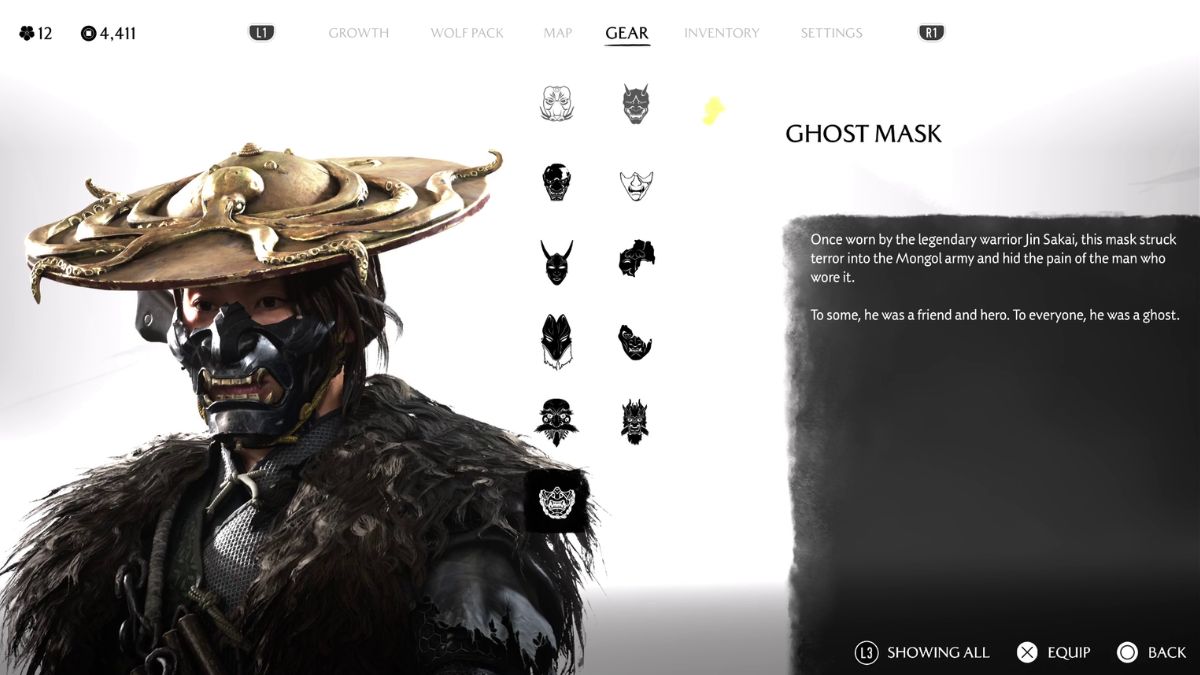Select the highlighted Ghost Mask icon
The height and width of the screenshot is (675, 1200).
(557, 501)
